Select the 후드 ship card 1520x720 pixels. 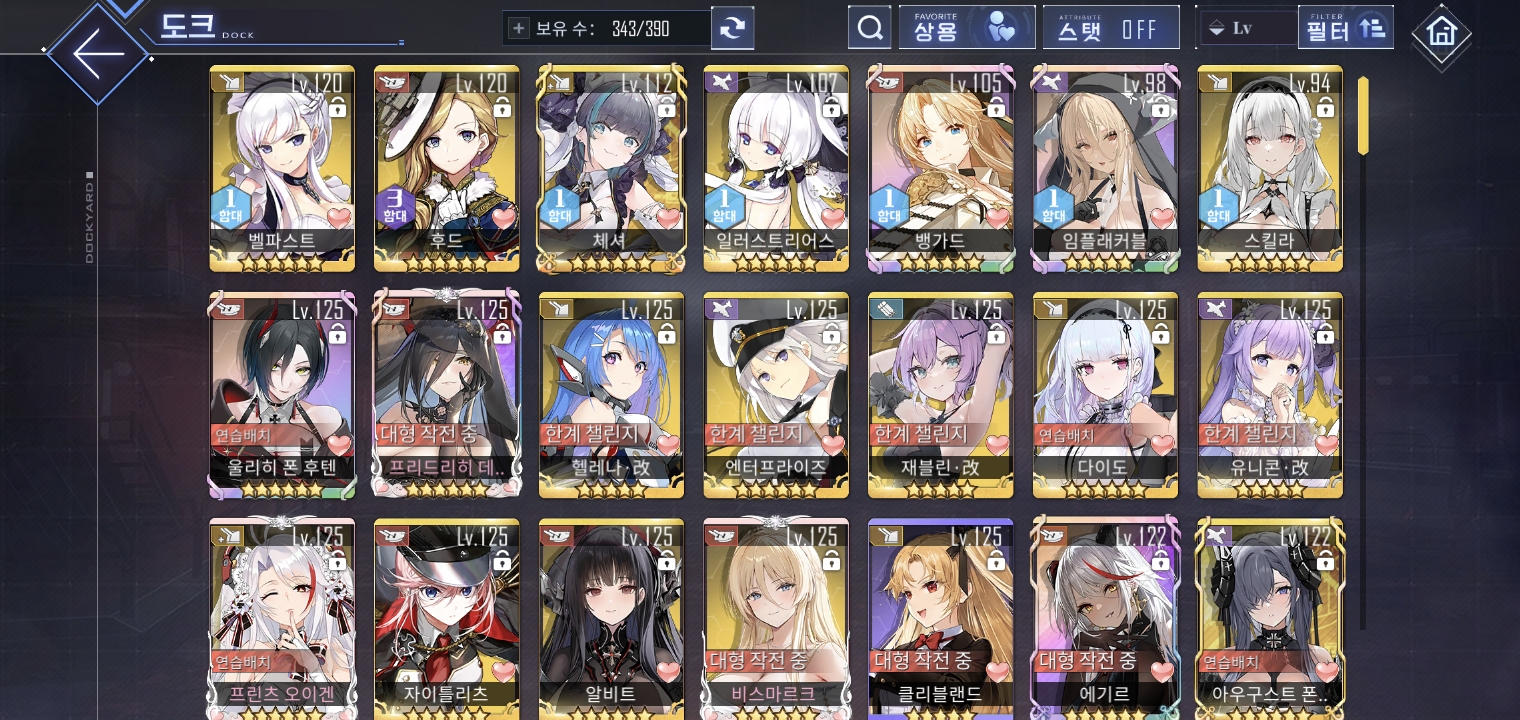tap(447, 168)
